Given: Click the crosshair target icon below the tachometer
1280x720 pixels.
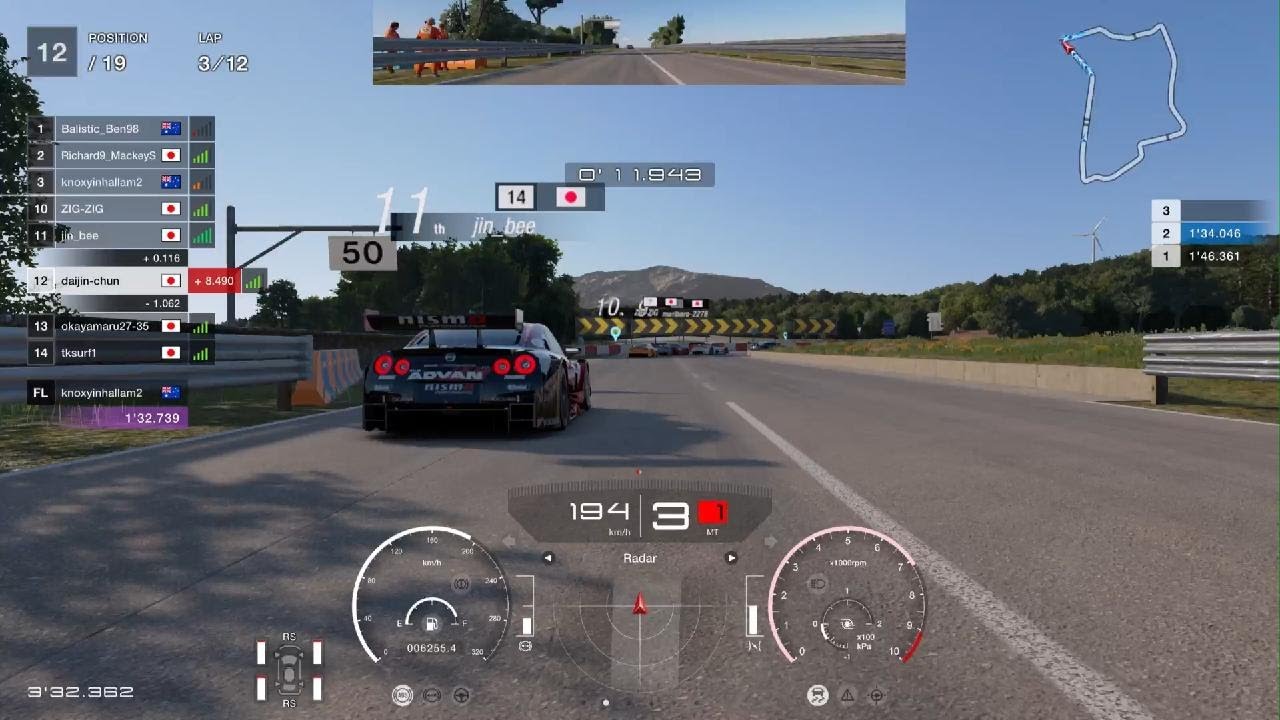Looking at the screenshot, I should coord(877,696).
